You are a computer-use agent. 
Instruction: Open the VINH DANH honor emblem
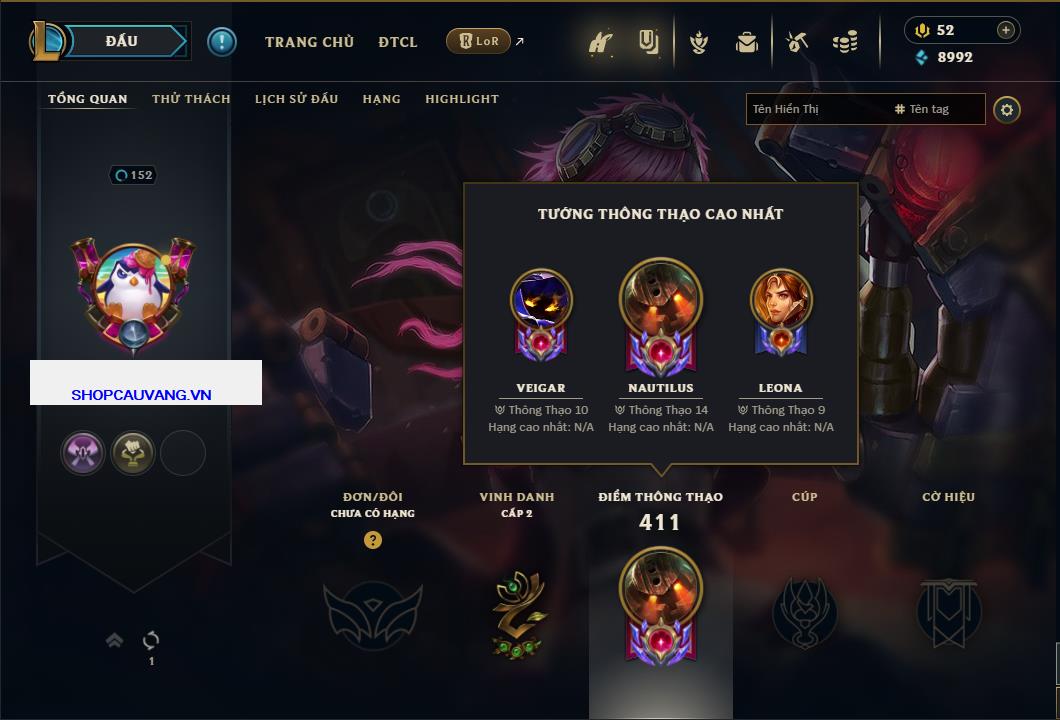point(517,614)
